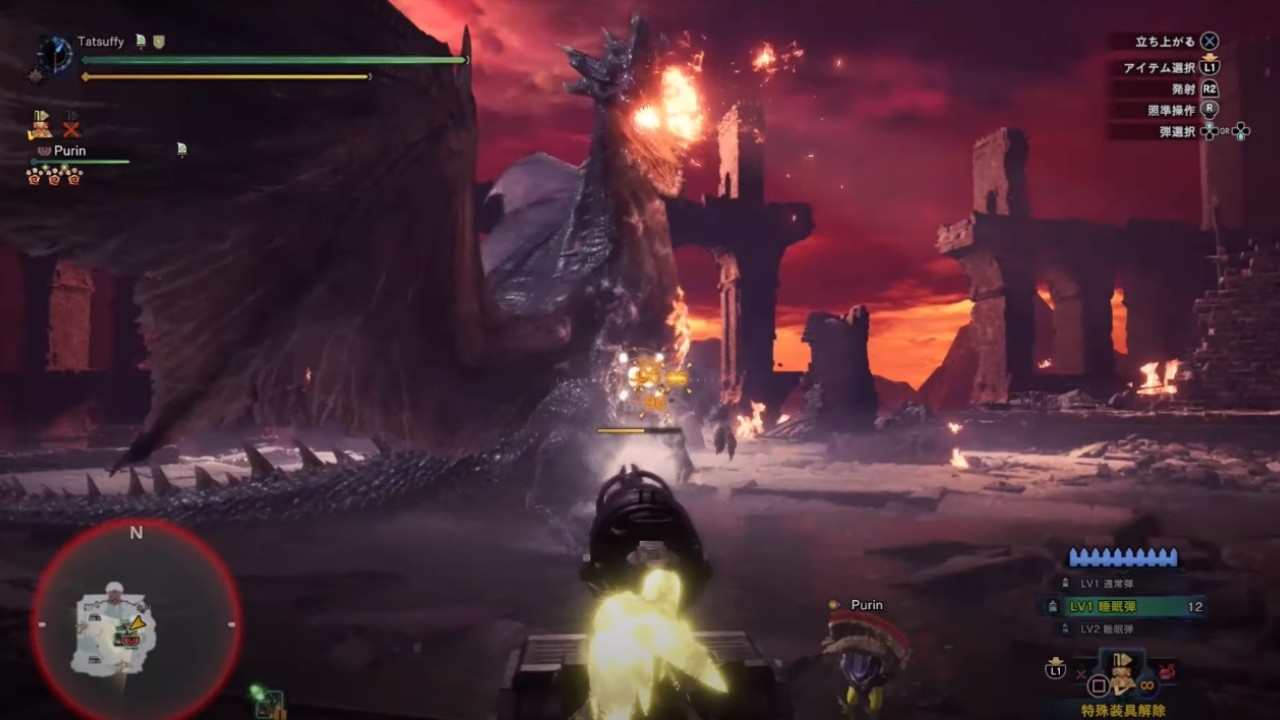1280x720 pixels.
Task: Select the 特殊装具解除 mantle item slot
Action: coord(1122,678)
